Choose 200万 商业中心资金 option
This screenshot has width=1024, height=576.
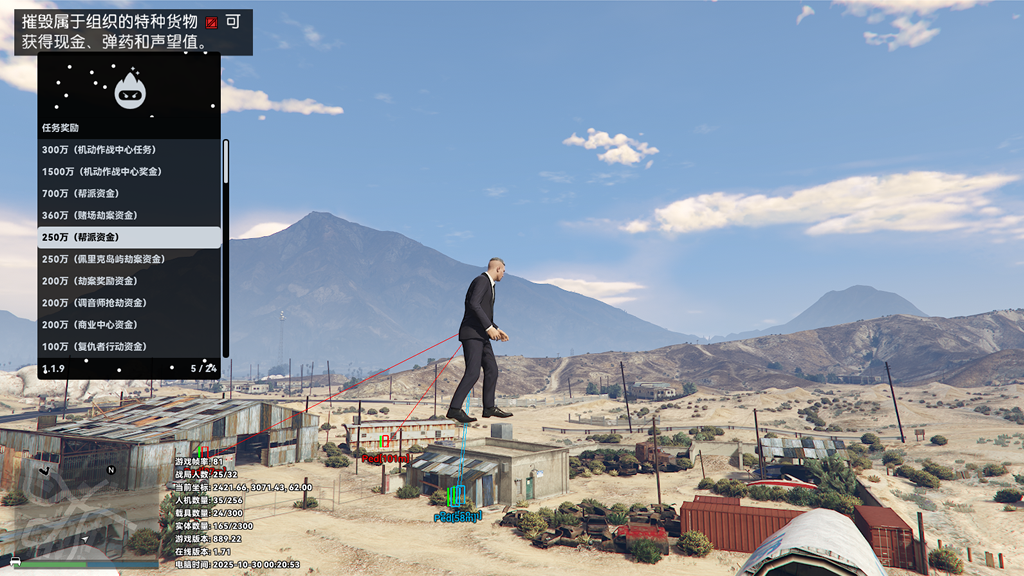(x=128, y=325)
